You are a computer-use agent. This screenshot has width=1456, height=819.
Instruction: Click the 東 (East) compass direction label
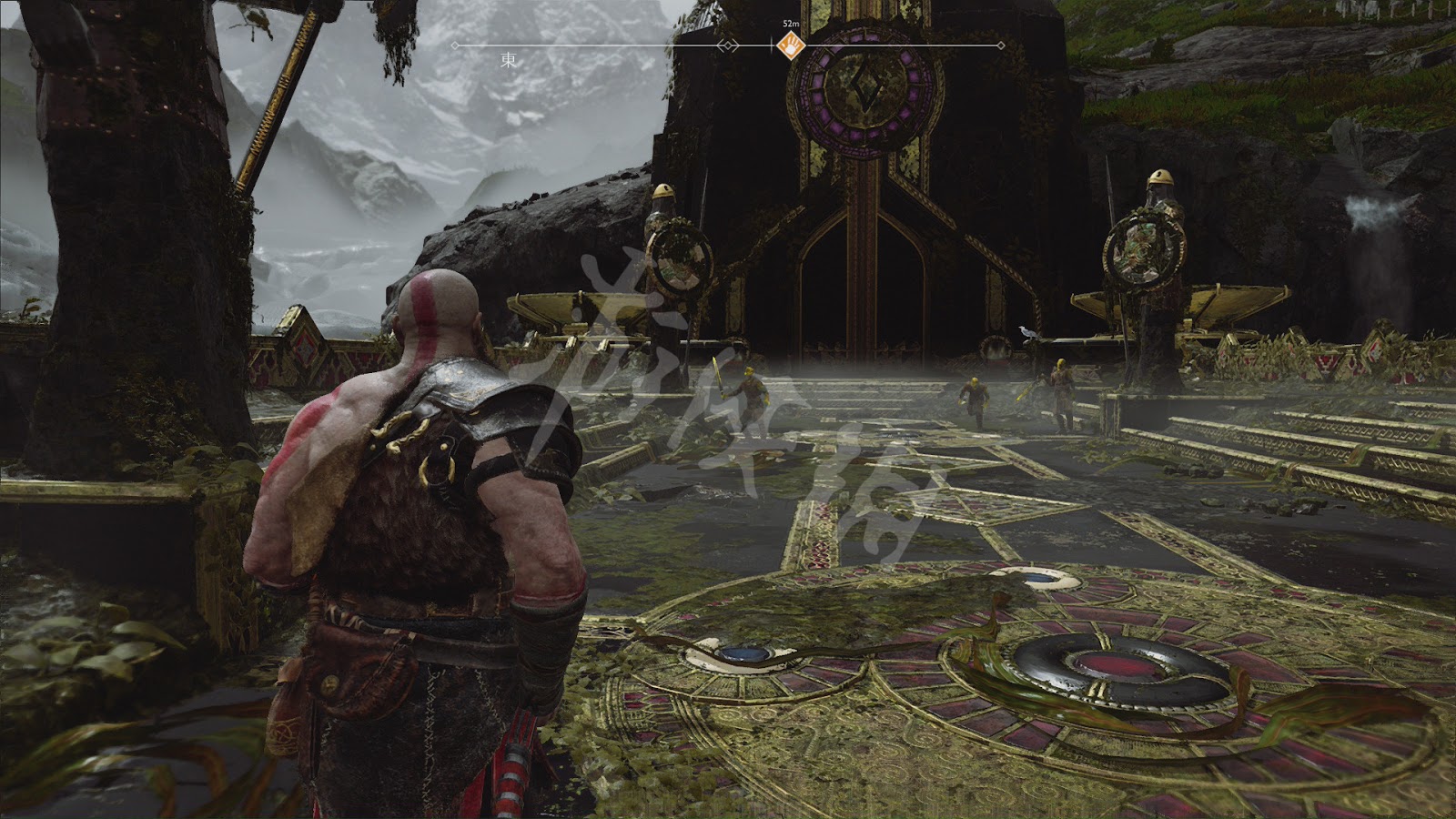[509, 60]
